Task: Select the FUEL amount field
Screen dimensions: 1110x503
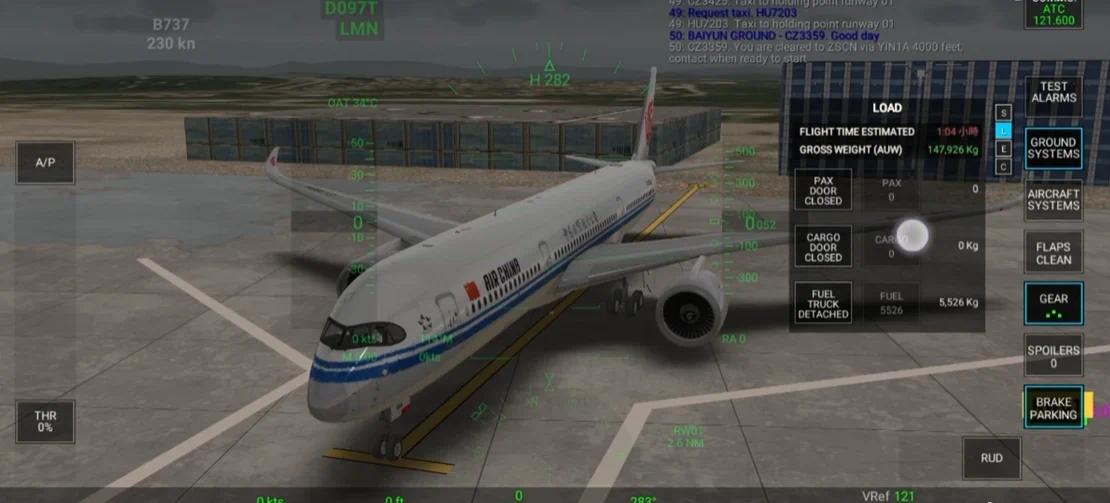Action: (x=891, y=303)
